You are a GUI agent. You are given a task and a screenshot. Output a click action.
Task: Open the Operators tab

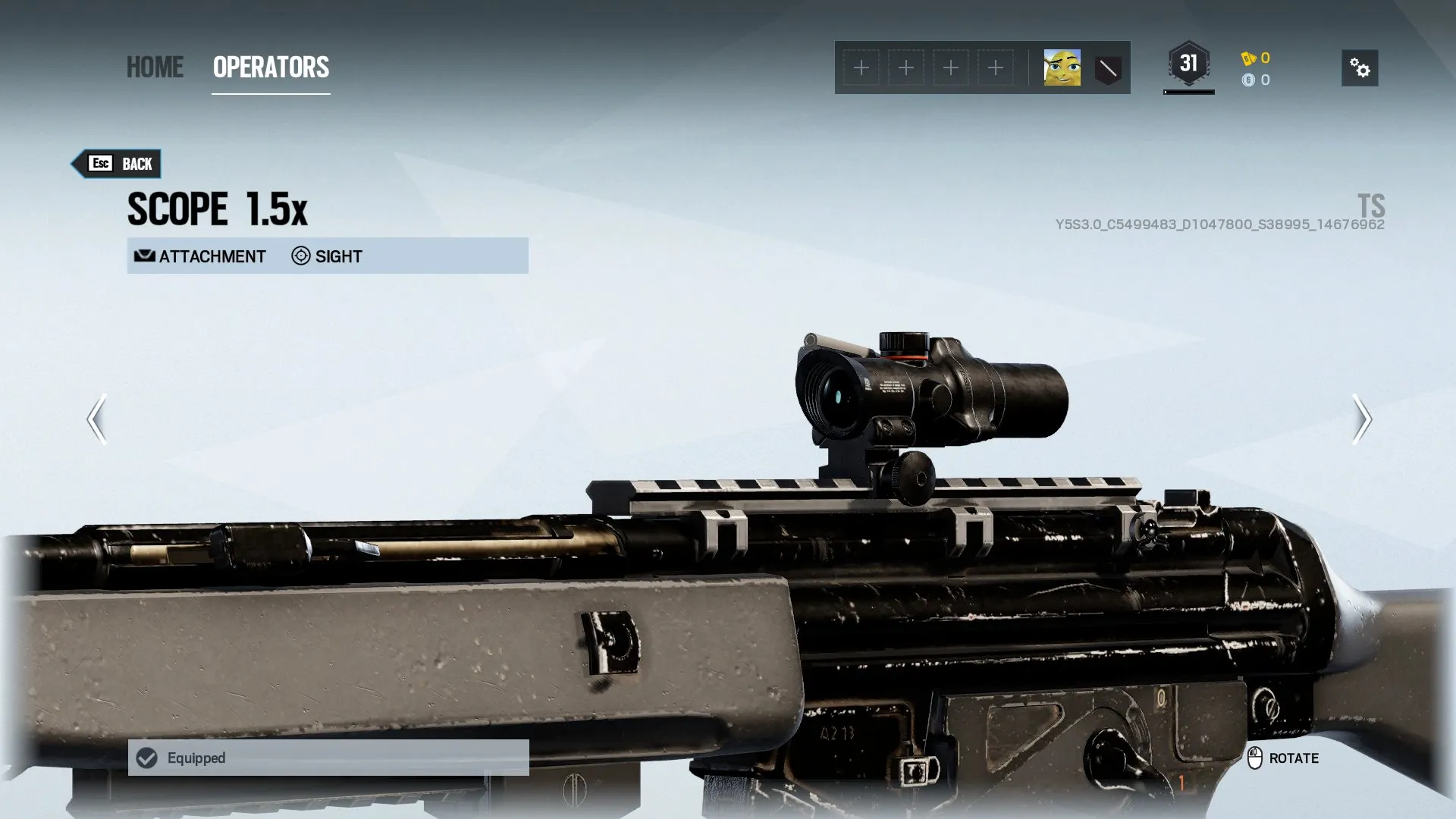pos(271,67)
